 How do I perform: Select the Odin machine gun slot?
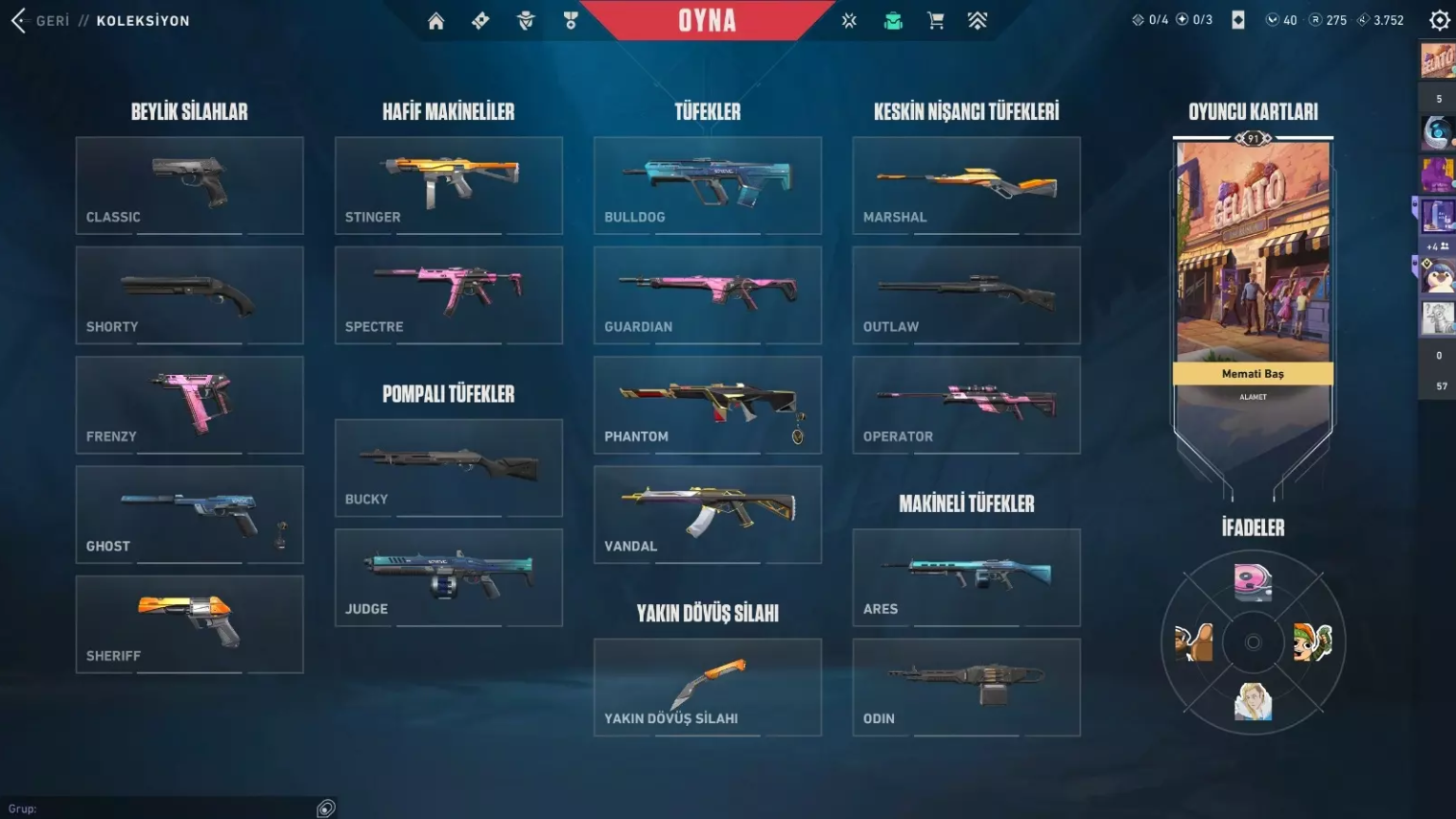tap(966, 687)
